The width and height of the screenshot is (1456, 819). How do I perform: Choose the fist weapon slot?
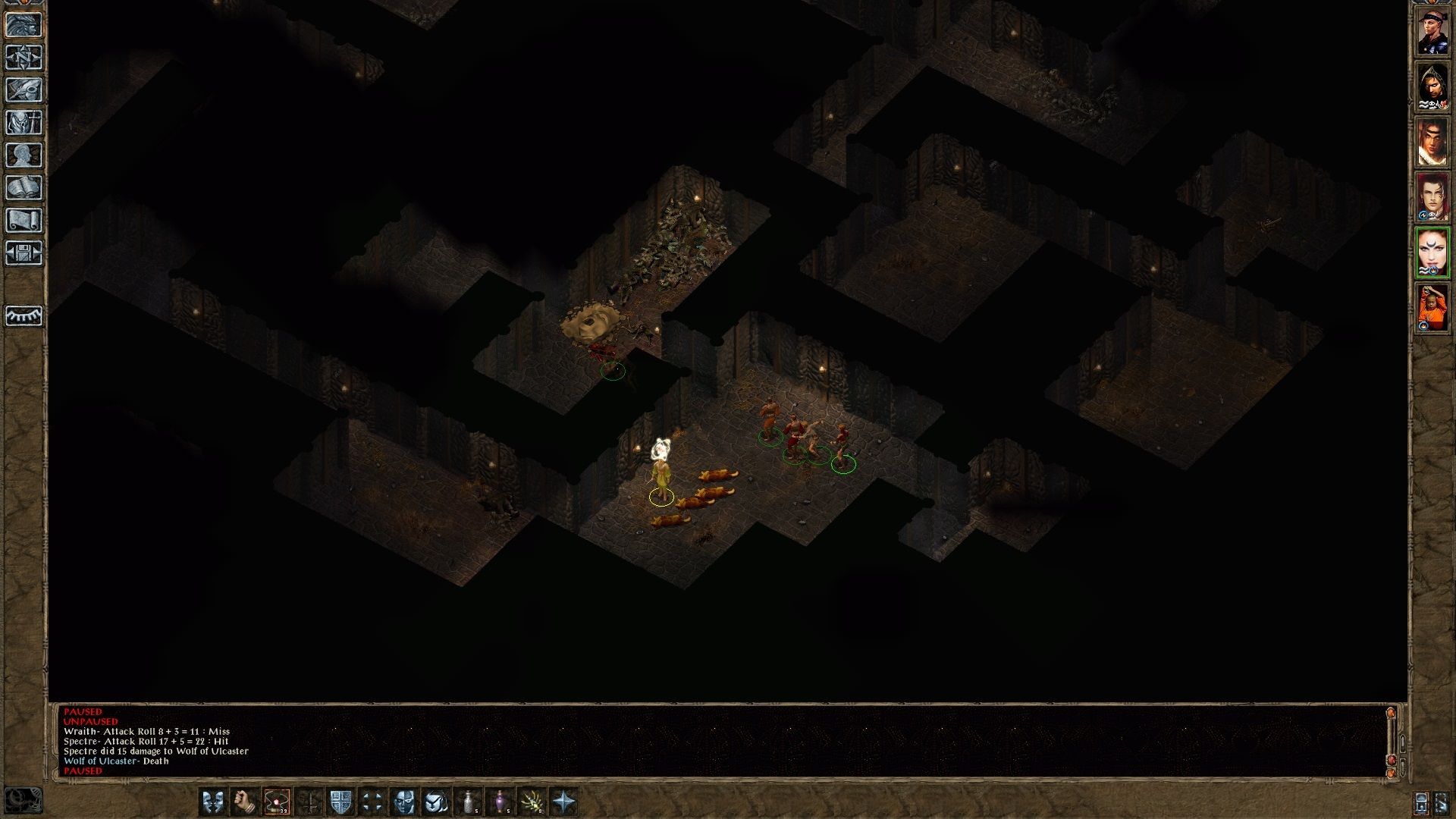pyautogui.click(x=244, y=802)
